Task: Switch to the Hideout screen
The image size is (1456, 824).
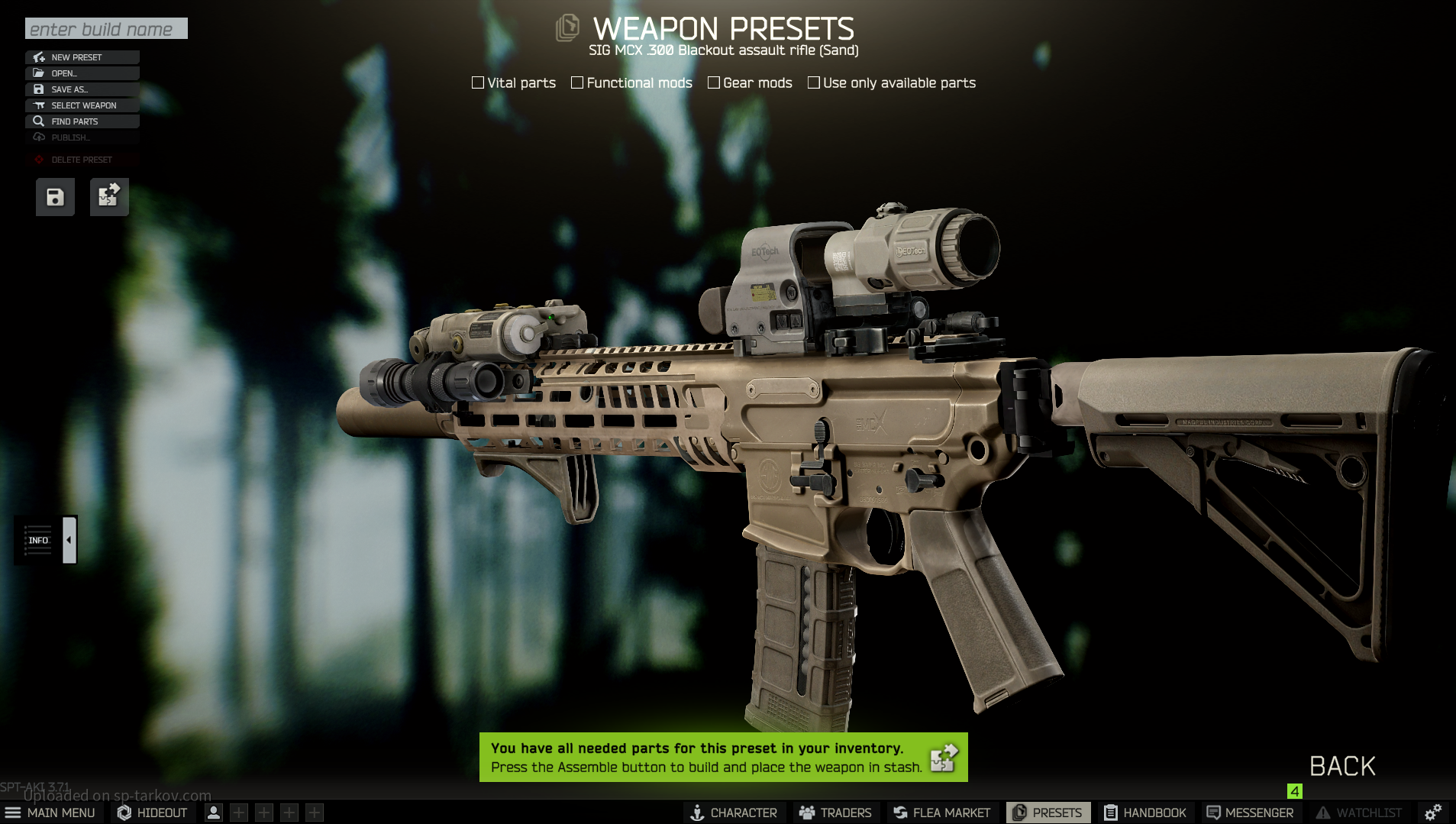Action: [153, 813]
